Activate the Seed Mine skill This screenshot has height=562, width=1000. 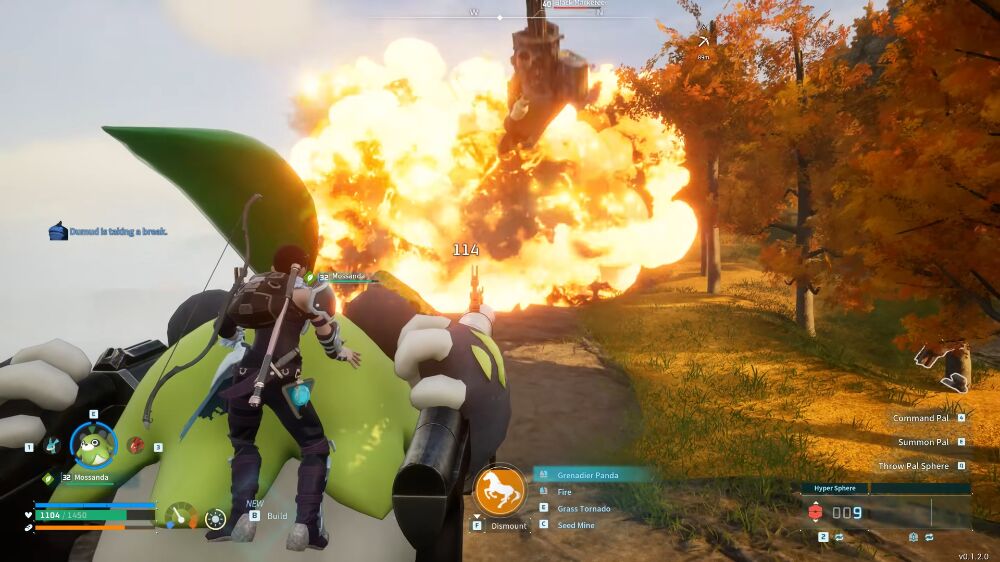tap(576, 526)
